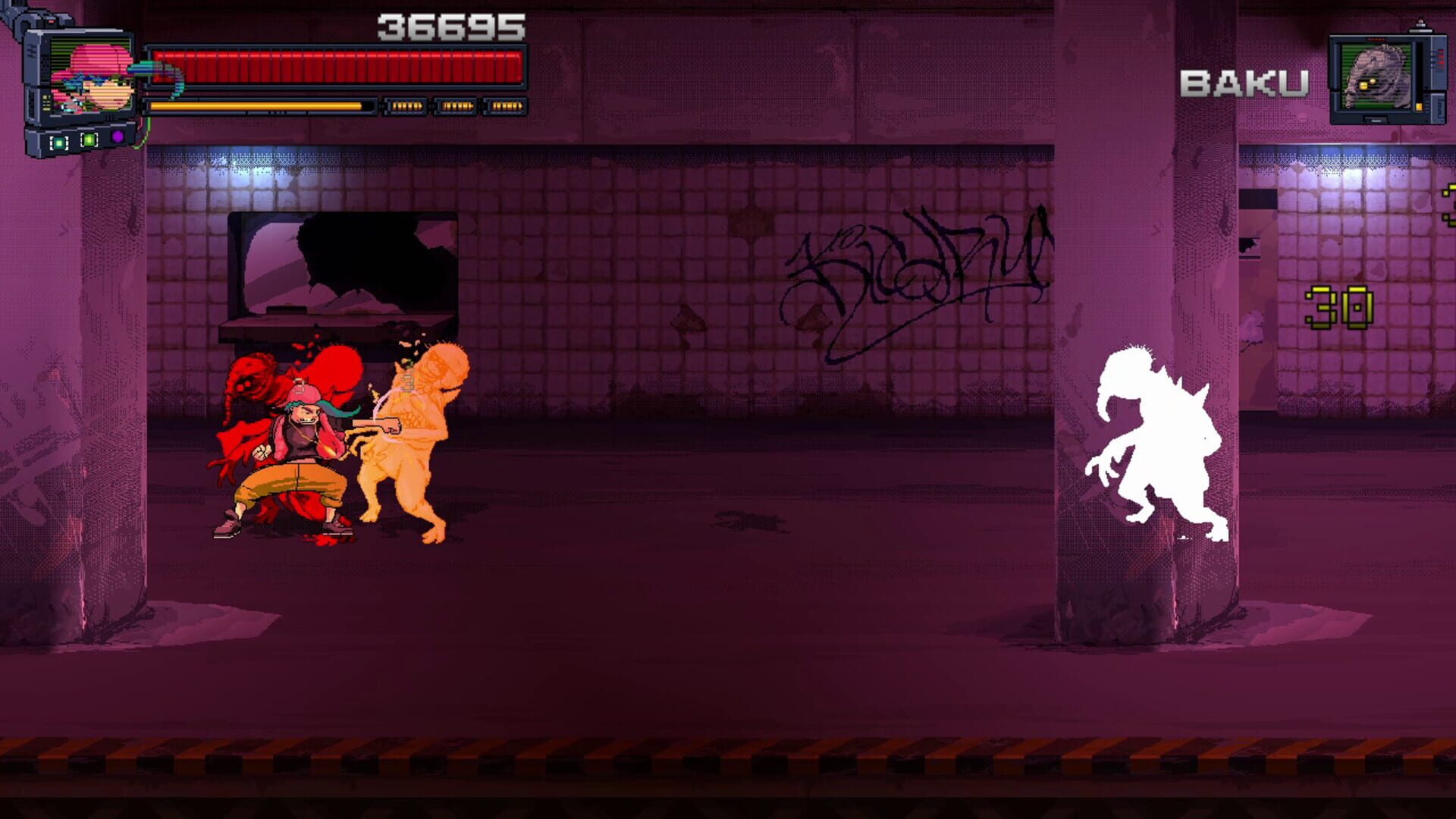Click the red status lights above Baku's portrait
This screenshot has width=1456, height=819.
(1376, 39)
